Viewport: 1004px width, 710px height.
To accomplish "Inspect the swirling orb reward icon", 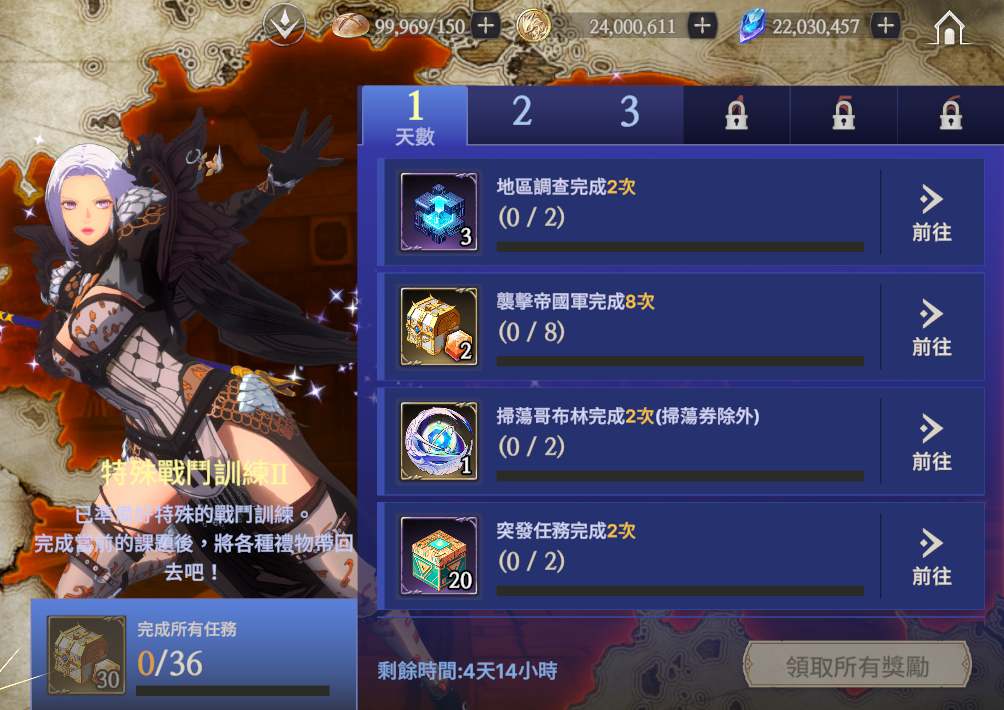I will [438, 442].
